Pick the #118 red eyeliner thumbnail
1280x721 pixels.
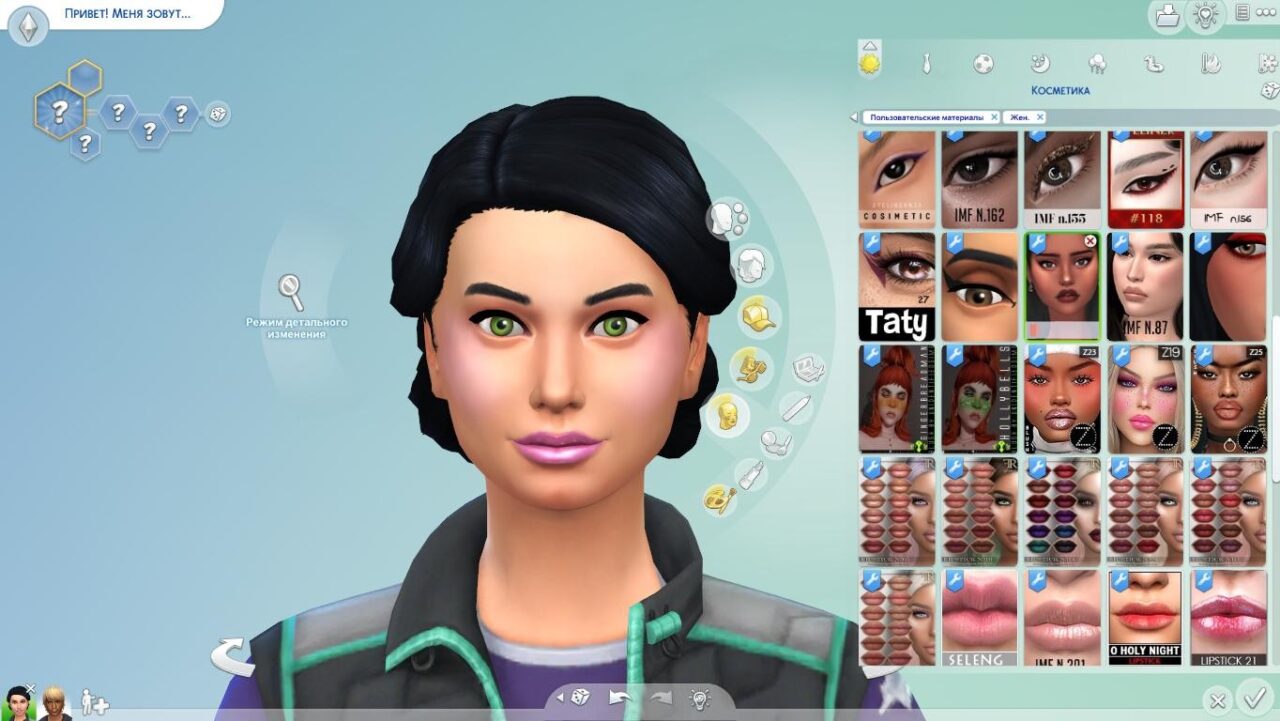click(x=1145, y=179)
